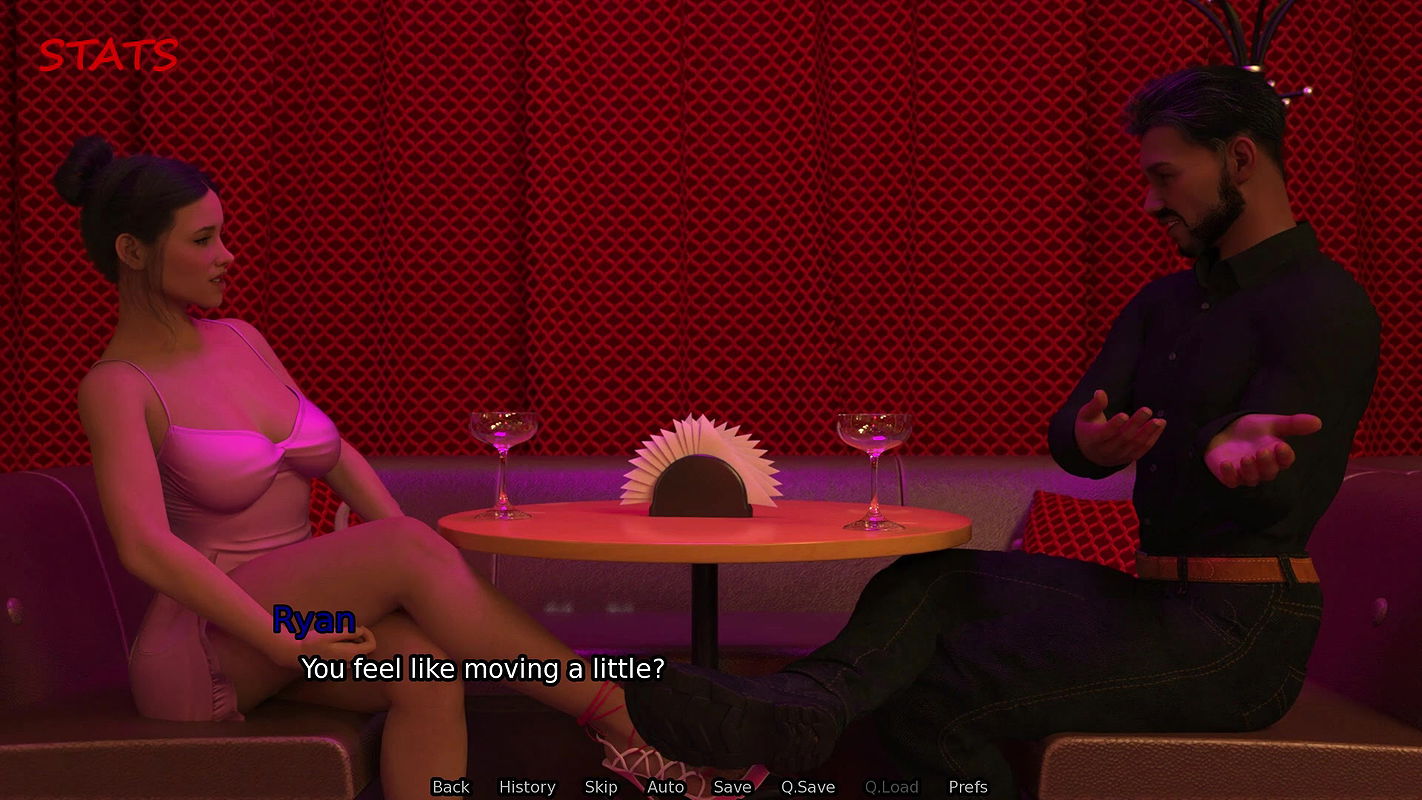
Task: Enable Auto-advance dialogue
Action: pos(665,787)
